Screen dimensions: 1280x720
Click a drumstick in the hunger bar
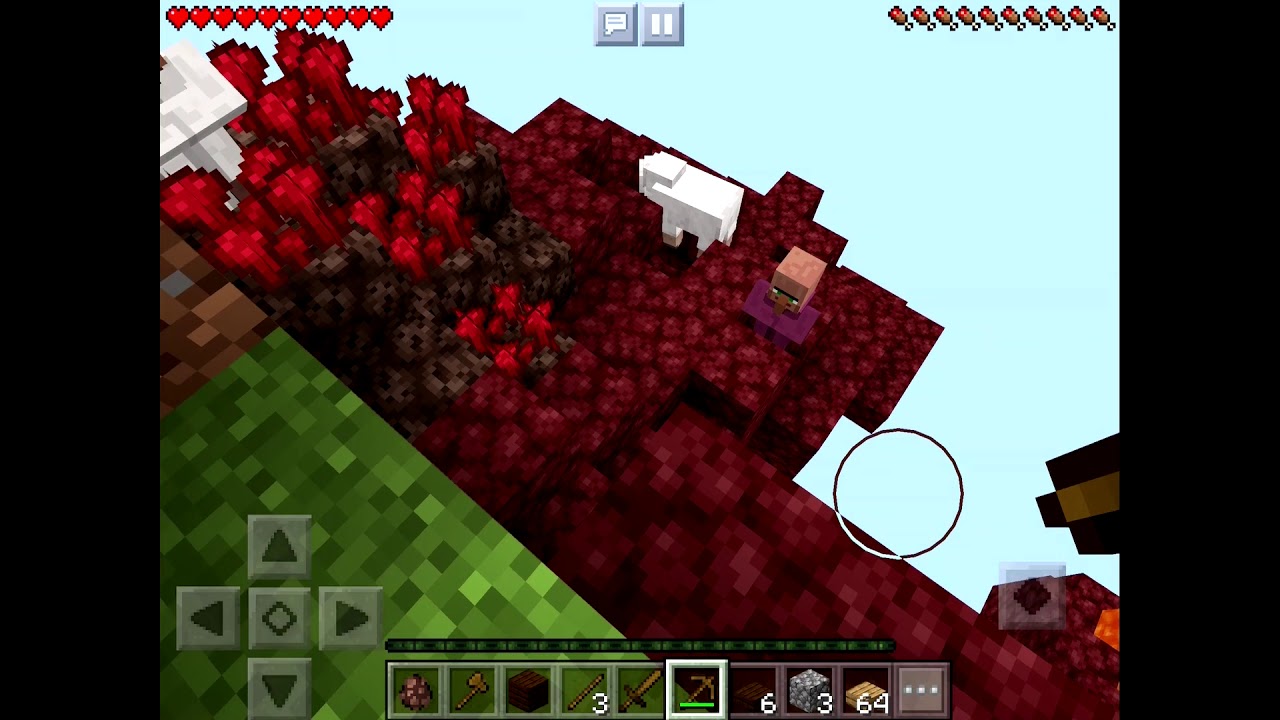click(x=1000, y=17)
